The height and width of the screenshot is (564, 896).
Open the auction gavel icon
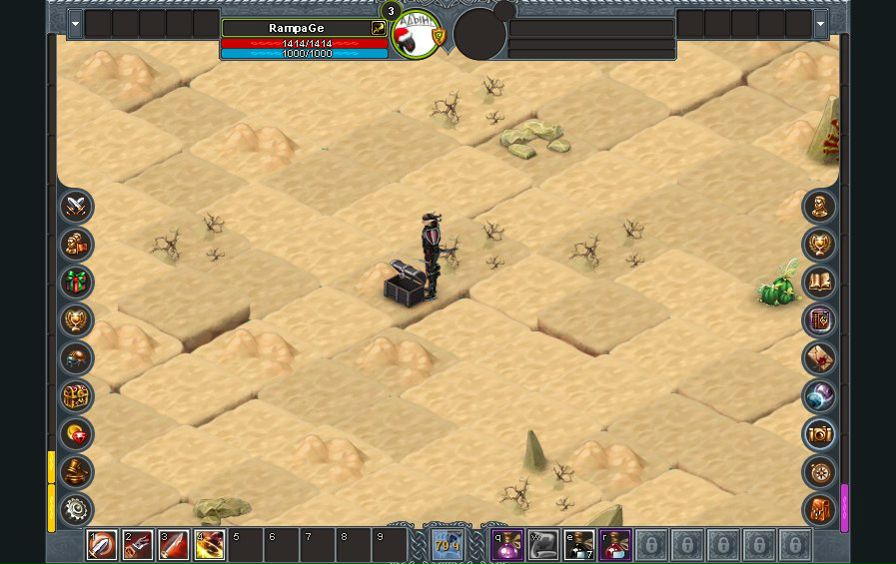coord(77,471)
